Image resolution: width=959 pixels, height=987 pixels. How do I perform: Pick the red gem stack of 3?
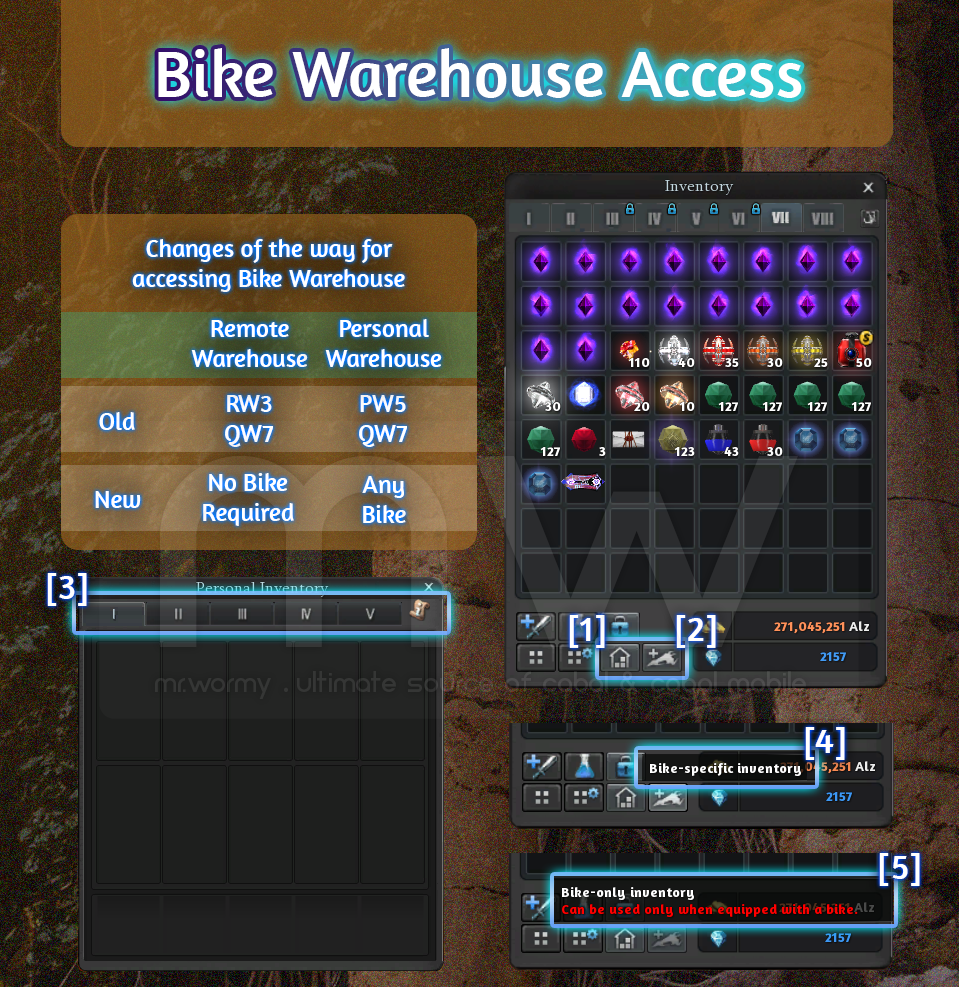click(585, 440)
